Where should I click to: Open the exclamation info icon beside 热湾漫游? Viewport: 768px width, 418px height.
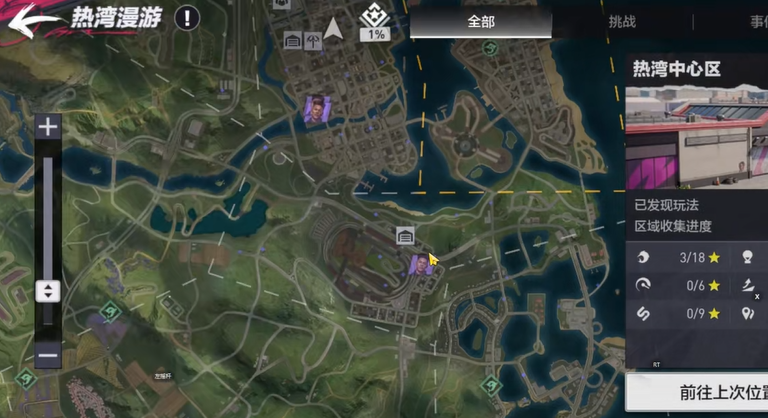187,17
